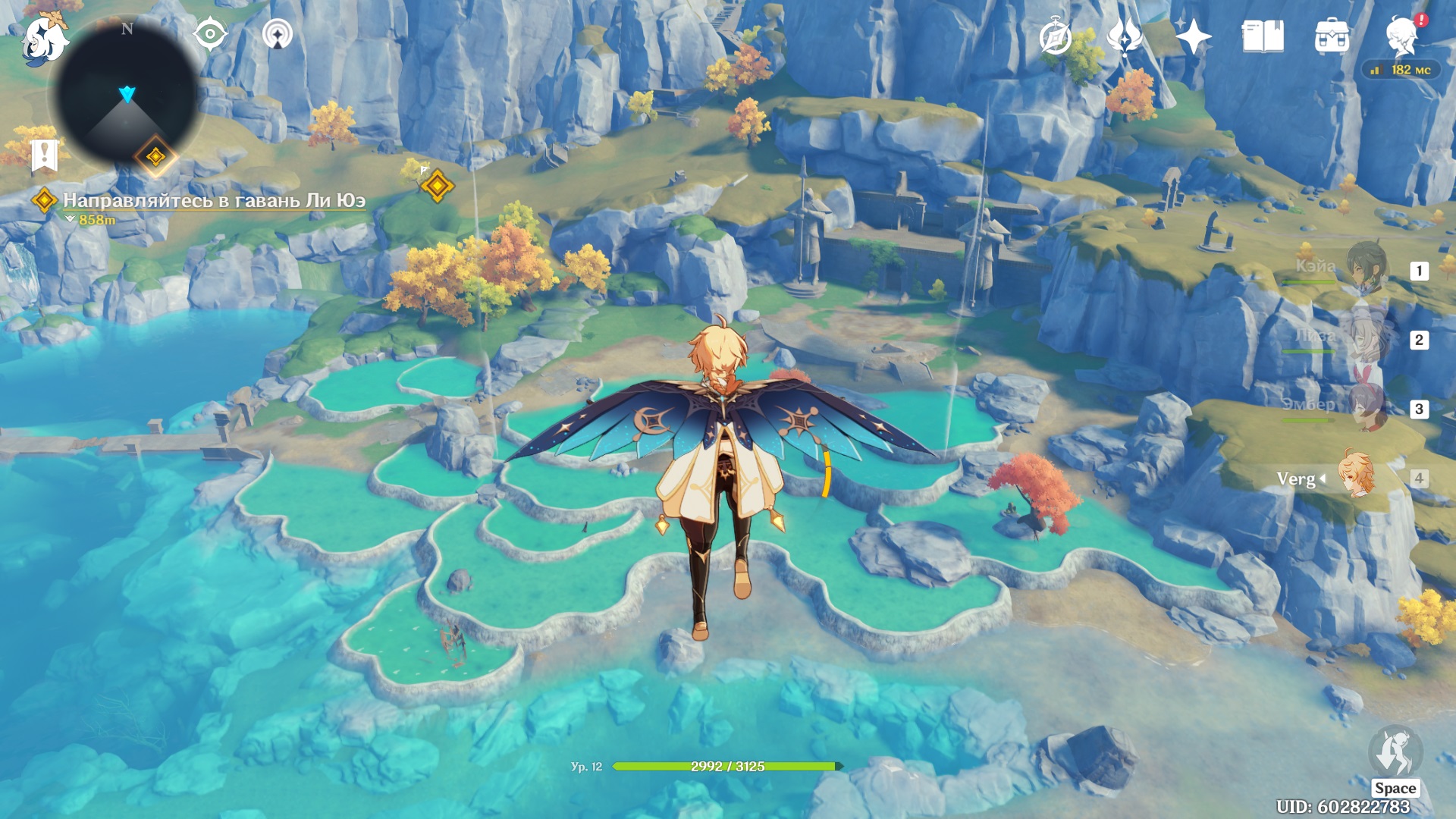
Task: Open the compass events icon
Action: (1056, 36)
